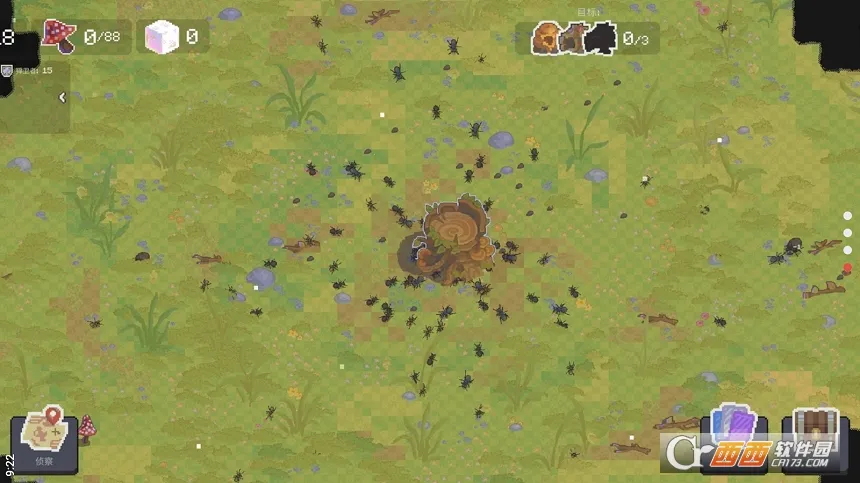
Task: Select the sugar cube resource icon
Action: point(161,38)
